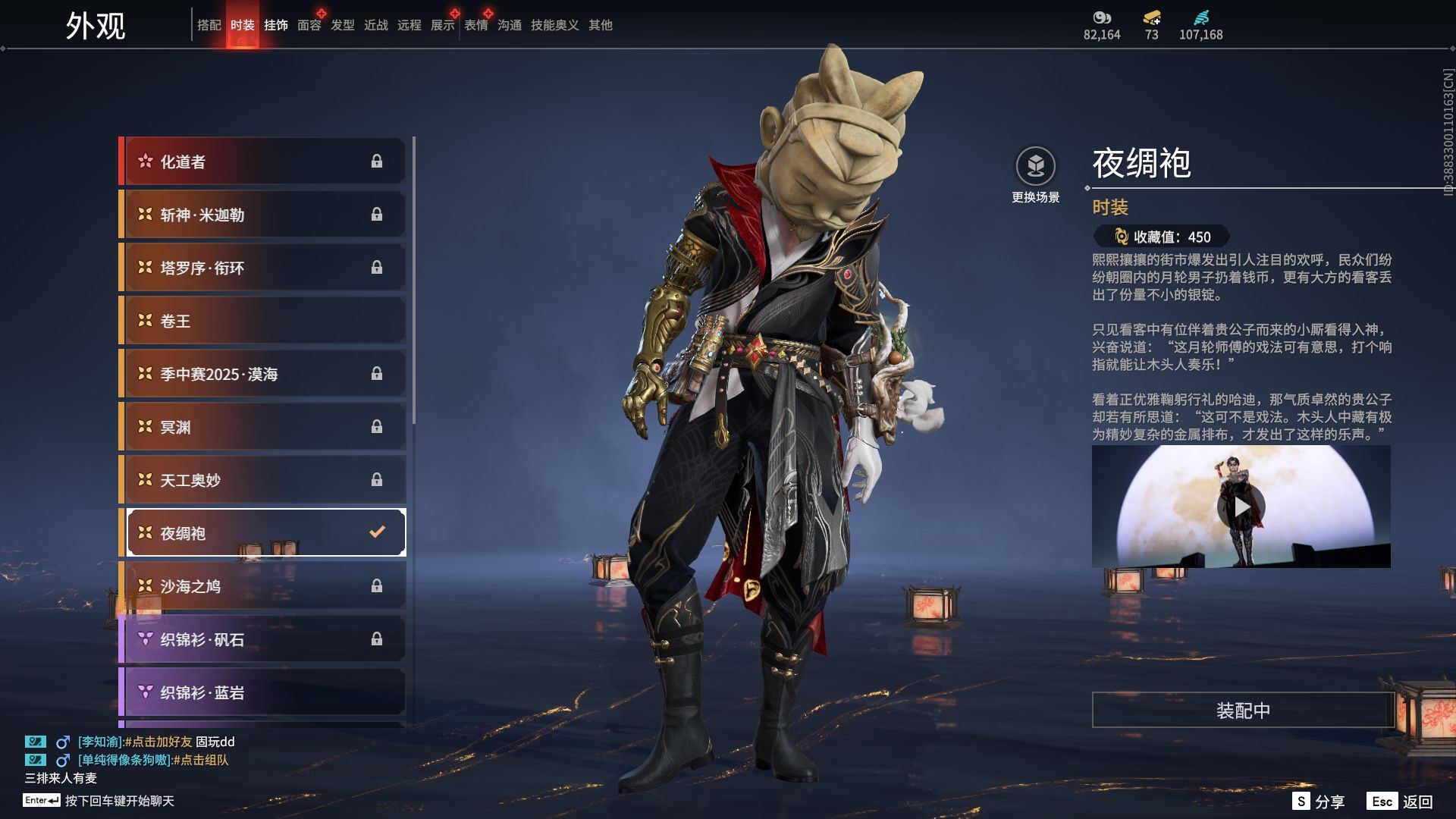Select the 面容 tab
The image size is (1456, 819).
tap(309, 25)
